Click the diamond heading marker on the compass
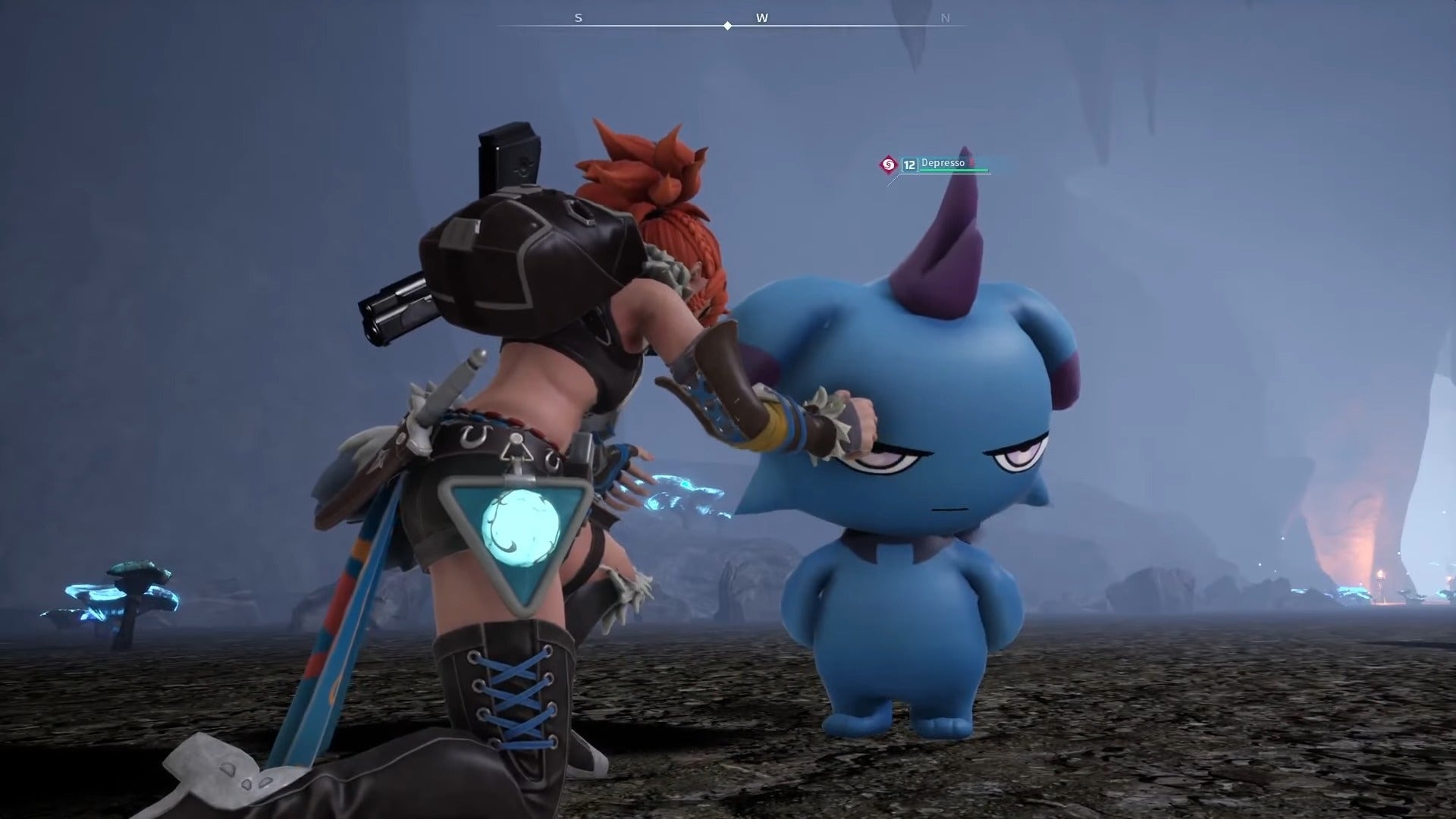The image size is (1456, 819). coord(728,24)
